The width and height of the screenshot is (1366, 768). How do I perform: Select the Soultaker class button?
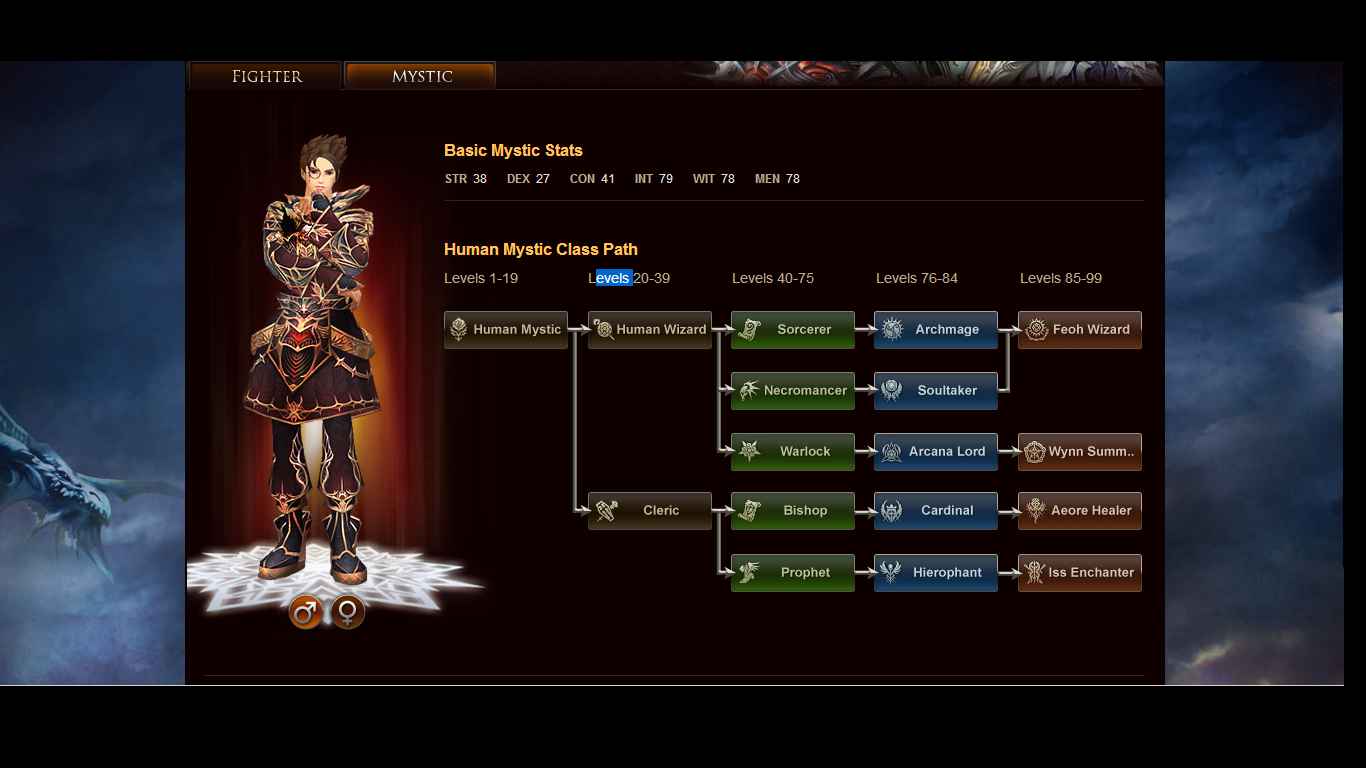[935, 391]
